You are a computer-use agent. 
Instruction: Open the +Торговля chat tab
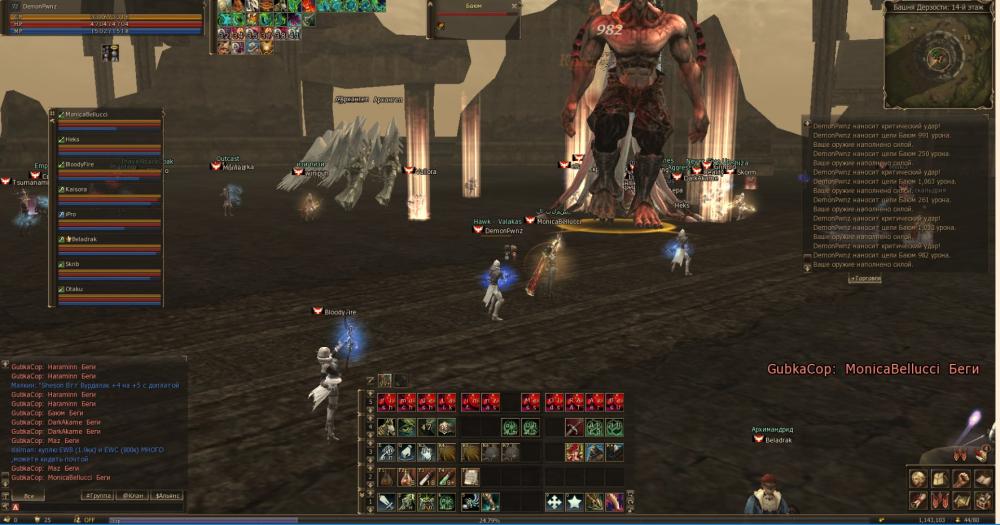(x=866, y=279)
